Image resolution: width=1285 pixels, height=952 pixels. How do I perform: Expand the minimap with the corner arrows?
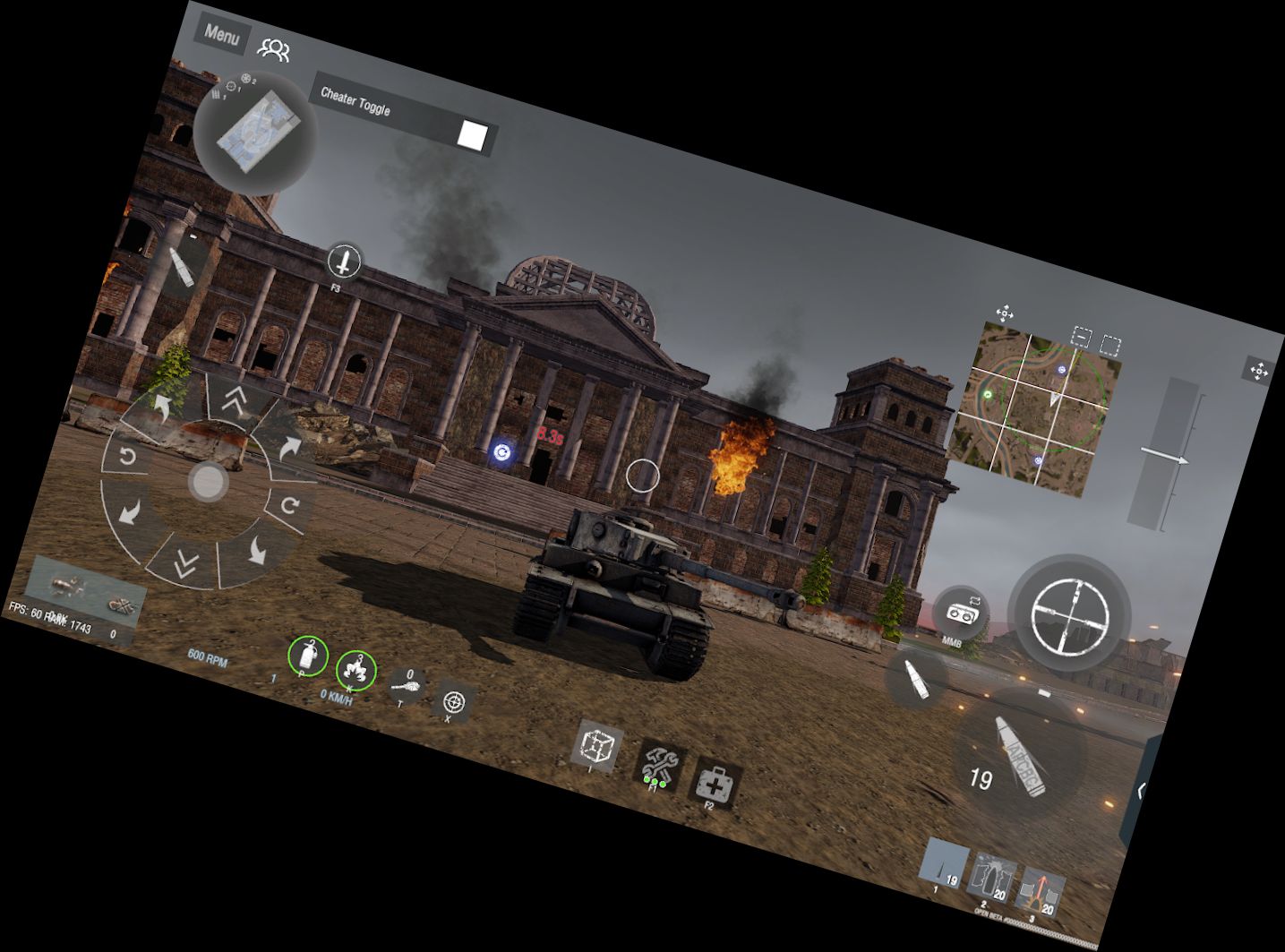click(x=1007, y=313)
